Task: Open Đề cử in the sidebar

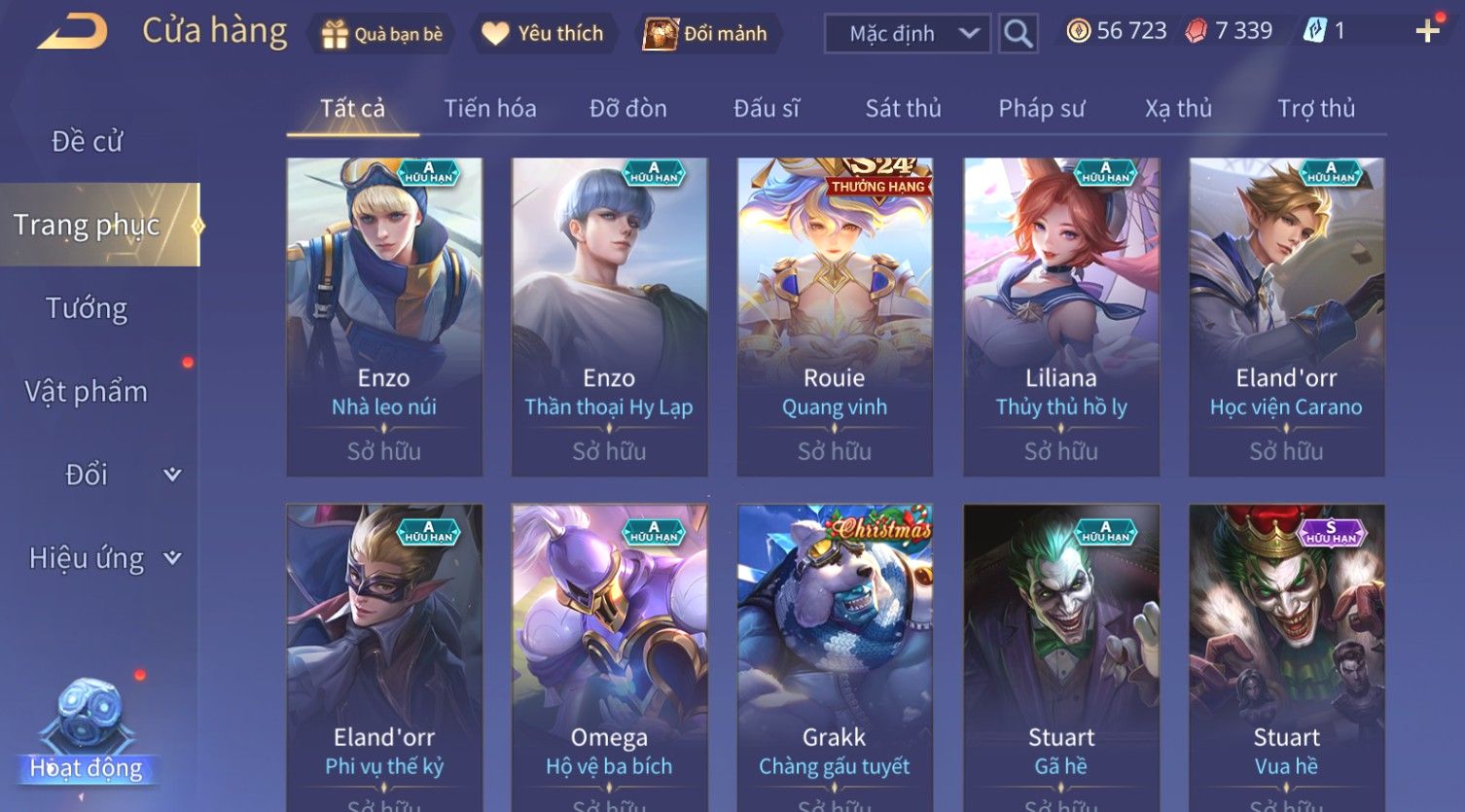Action: click(88, 141)
